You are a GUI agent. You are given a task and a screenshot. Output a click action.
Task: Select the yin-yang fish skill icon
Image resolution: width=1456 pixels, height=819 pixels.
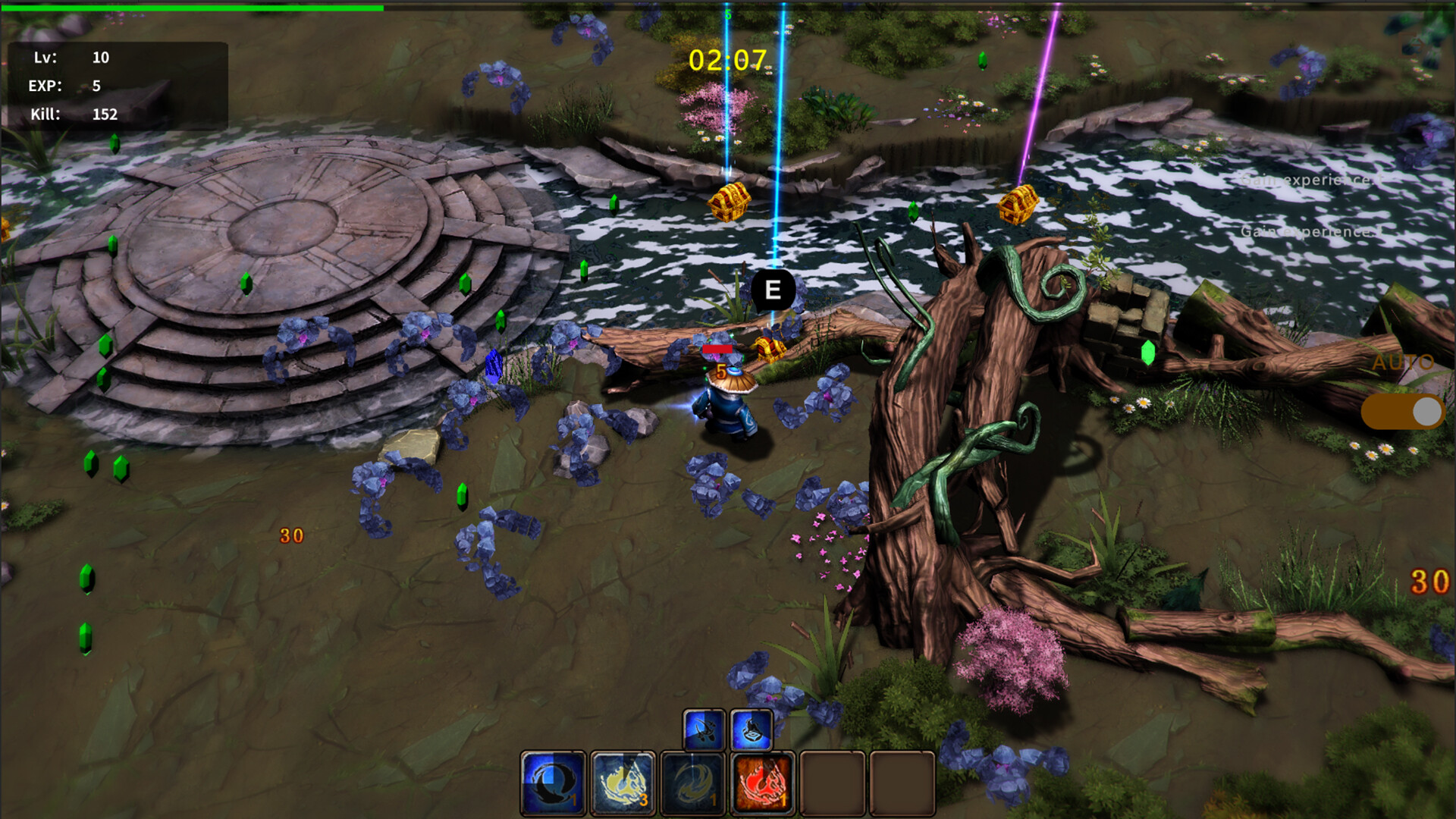551,782
